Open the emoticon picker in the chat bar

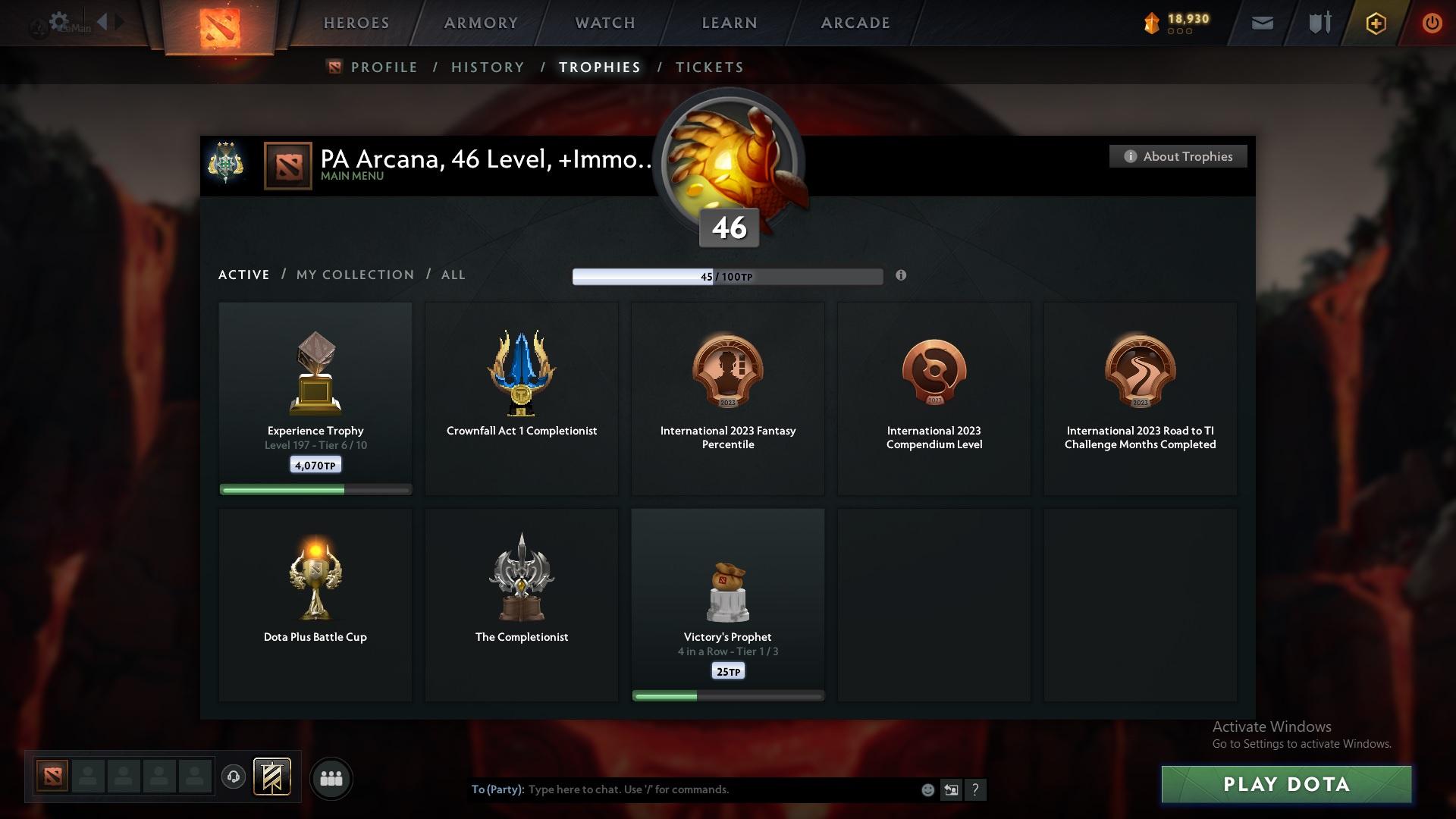927,789
